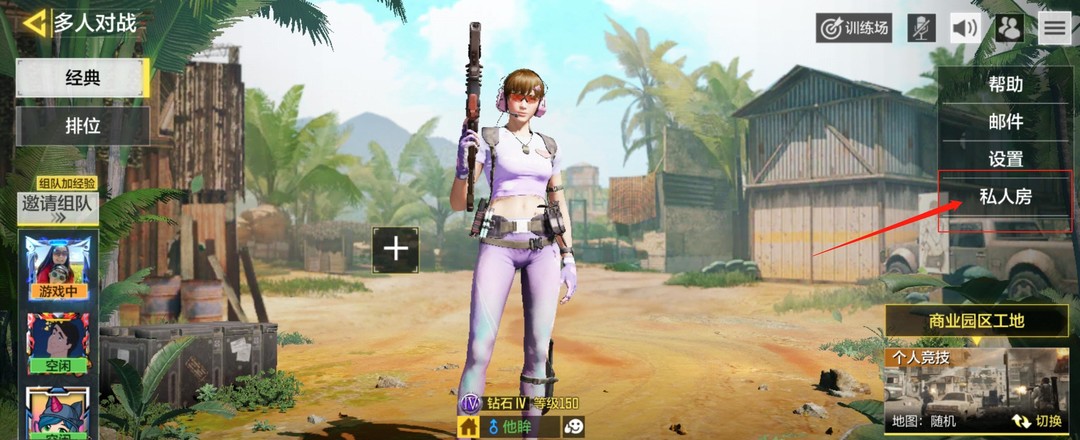
Task: Open 设置 (Settings) from the dropdown
Action: (x=1005, y=159)
